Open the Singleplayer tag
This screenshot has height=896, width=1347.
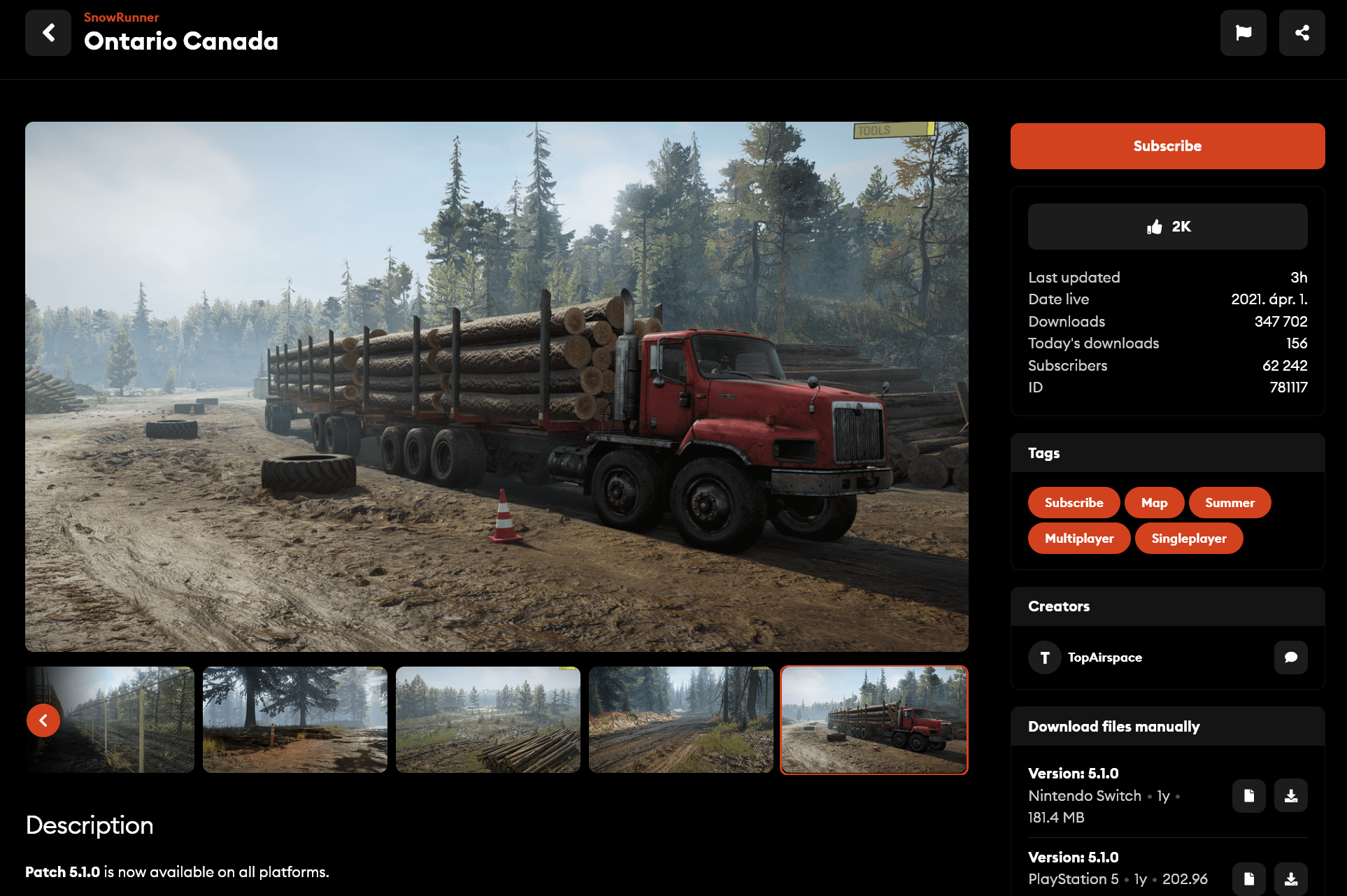click(1188, 539)
